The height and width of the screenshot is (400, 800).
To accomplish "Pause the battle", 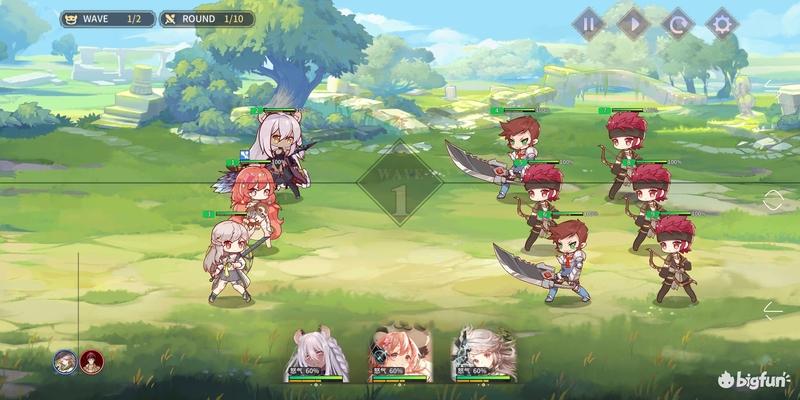I will point(589,22).
